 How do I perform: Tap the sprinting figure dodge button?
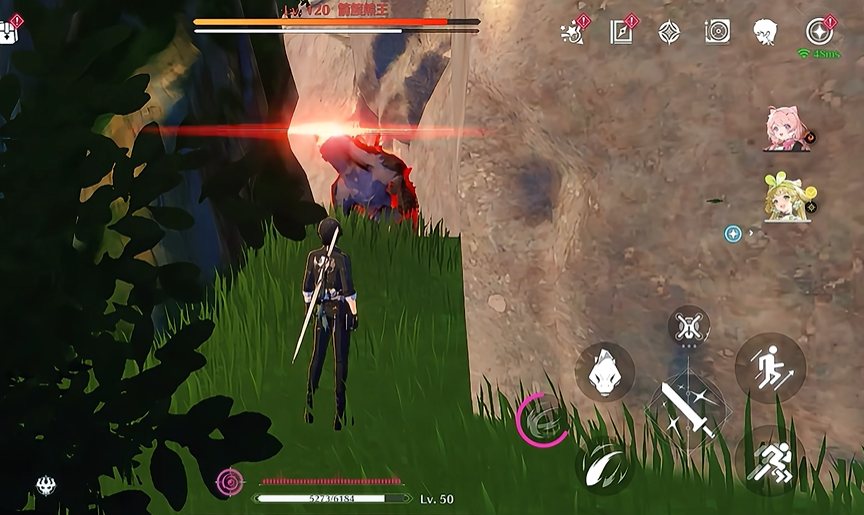pyautogui.click(x=770, y=461)
